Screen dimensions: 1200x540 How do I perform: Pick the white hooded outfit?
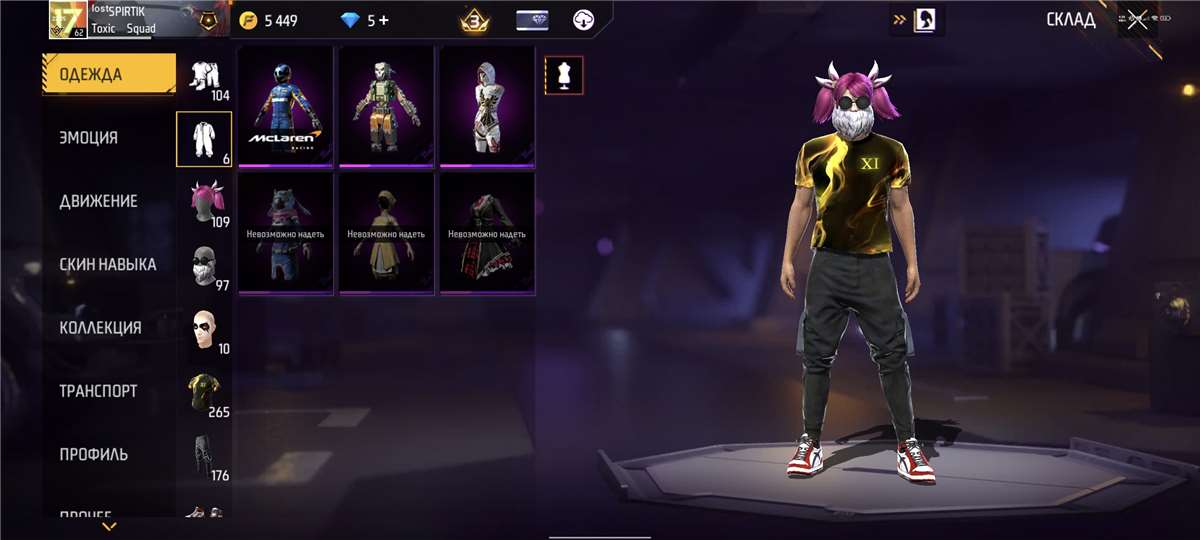pos(487,105)
